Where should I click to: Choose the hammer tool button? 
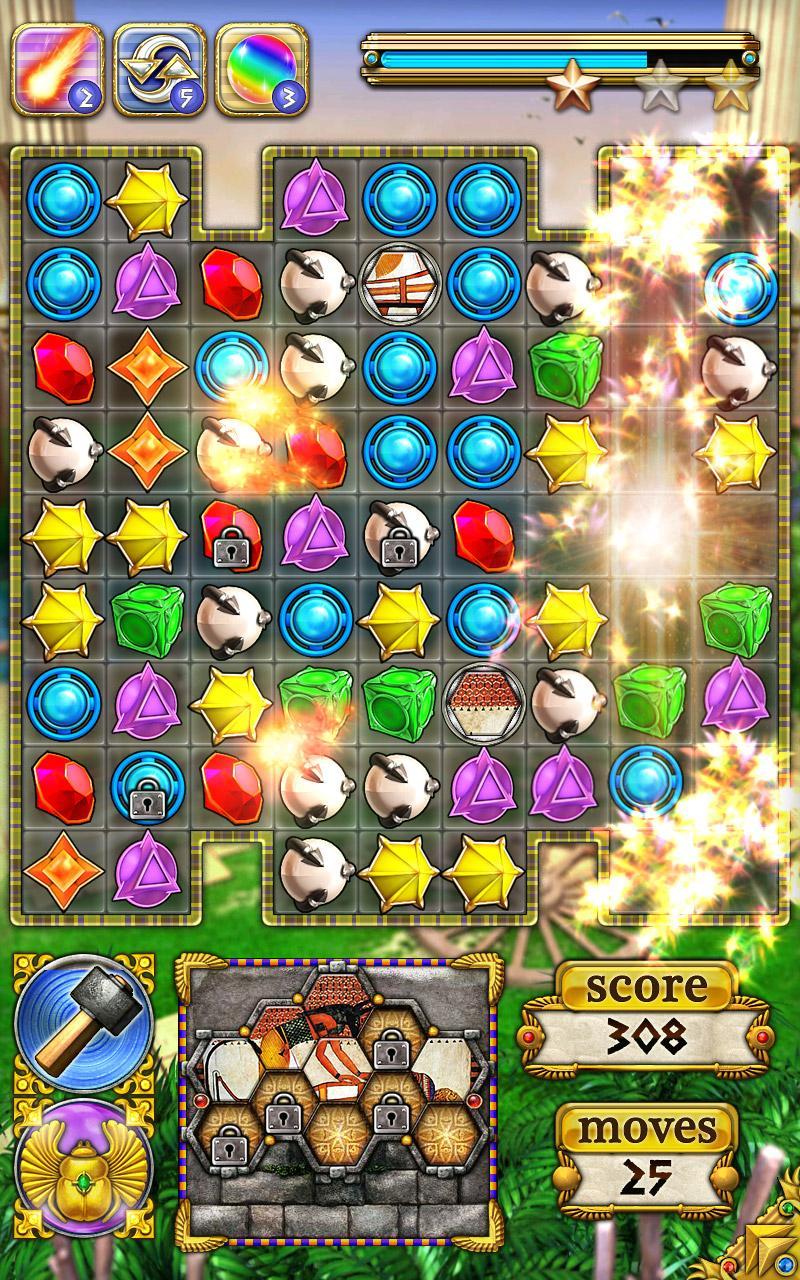pyautogui.click(x=82, y=1023)
